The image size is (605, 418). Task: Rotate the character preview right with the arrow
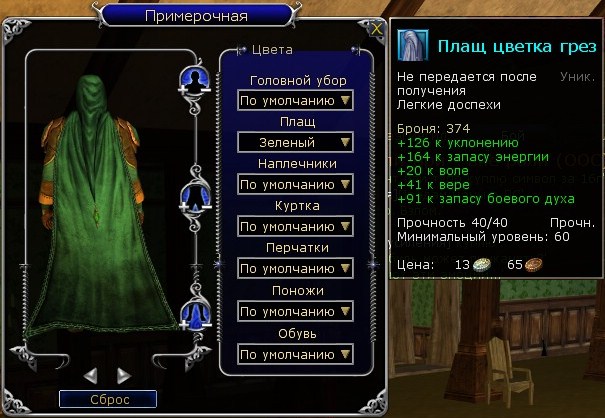pyautogui.click(x=124, y=376)
